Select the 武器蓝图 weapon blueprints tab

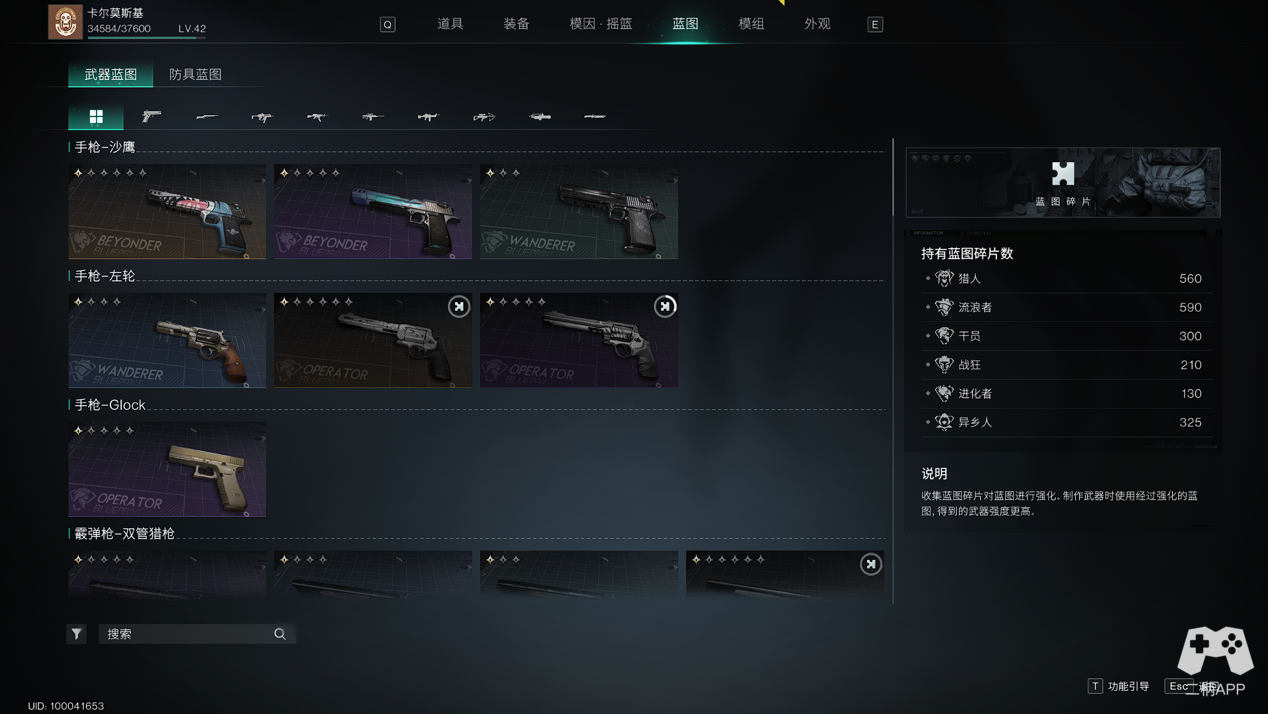(x=111, y=74)
